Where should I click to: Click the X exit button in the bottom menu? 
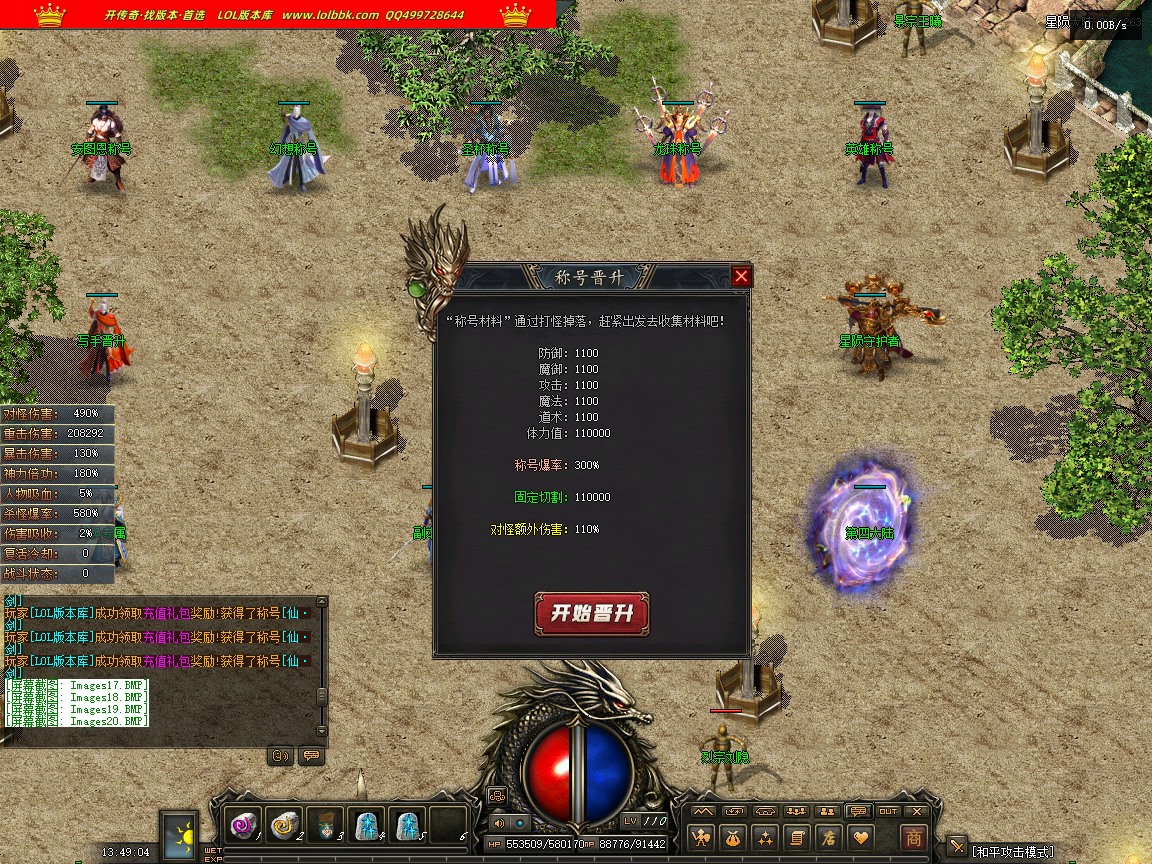click(916, 811)
